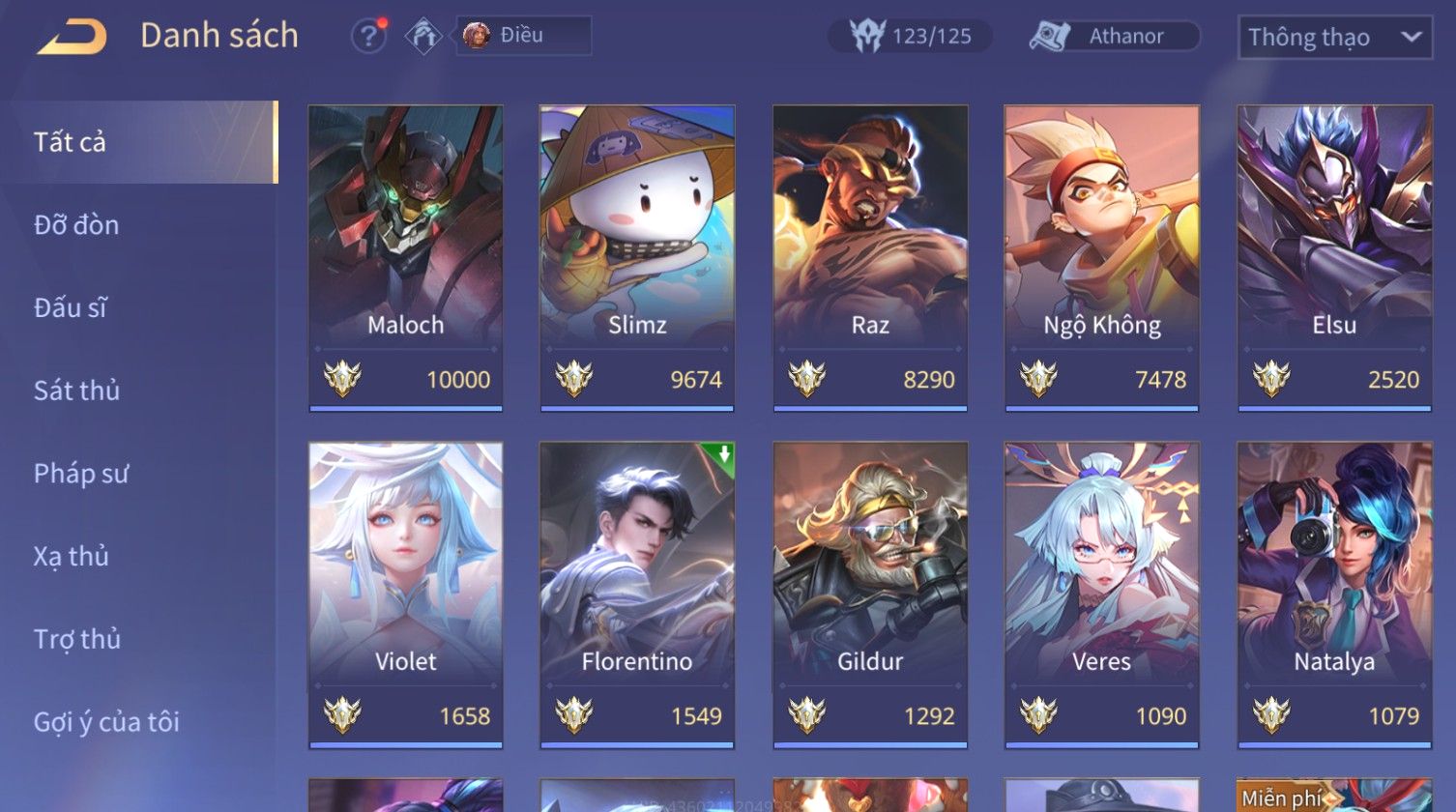Open the Ngộ Không hero card

1102,258
